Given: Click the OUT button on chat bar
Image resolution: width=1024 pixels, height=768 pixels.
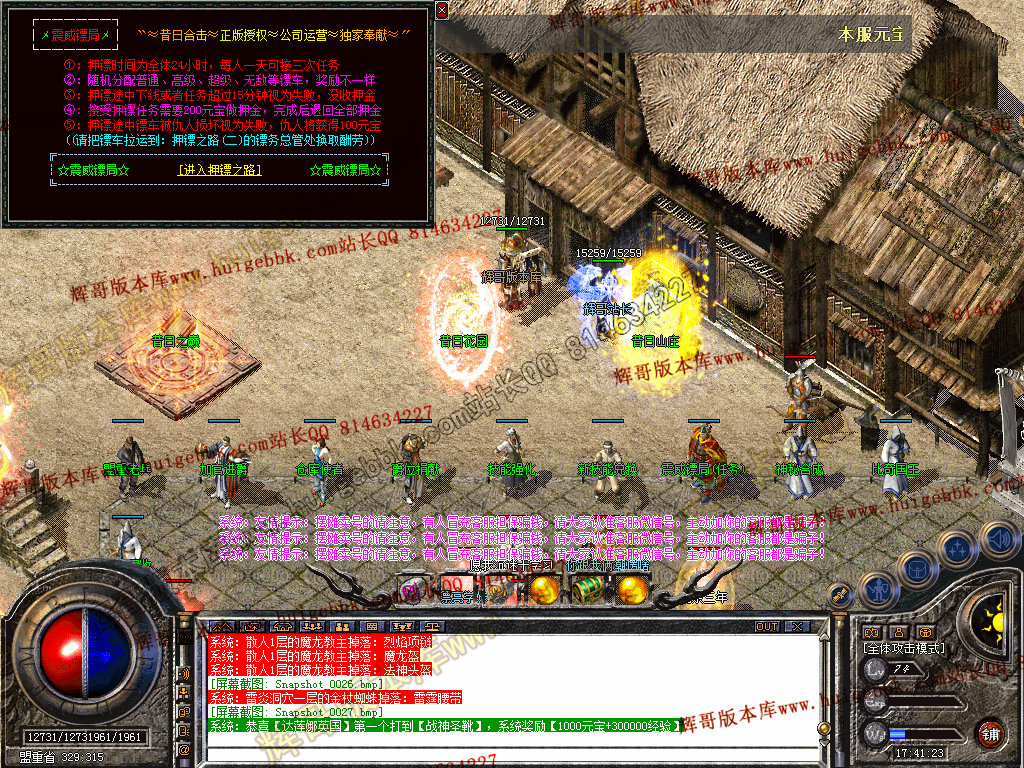Looking at the screenshot, I should (x=766, y=627).
